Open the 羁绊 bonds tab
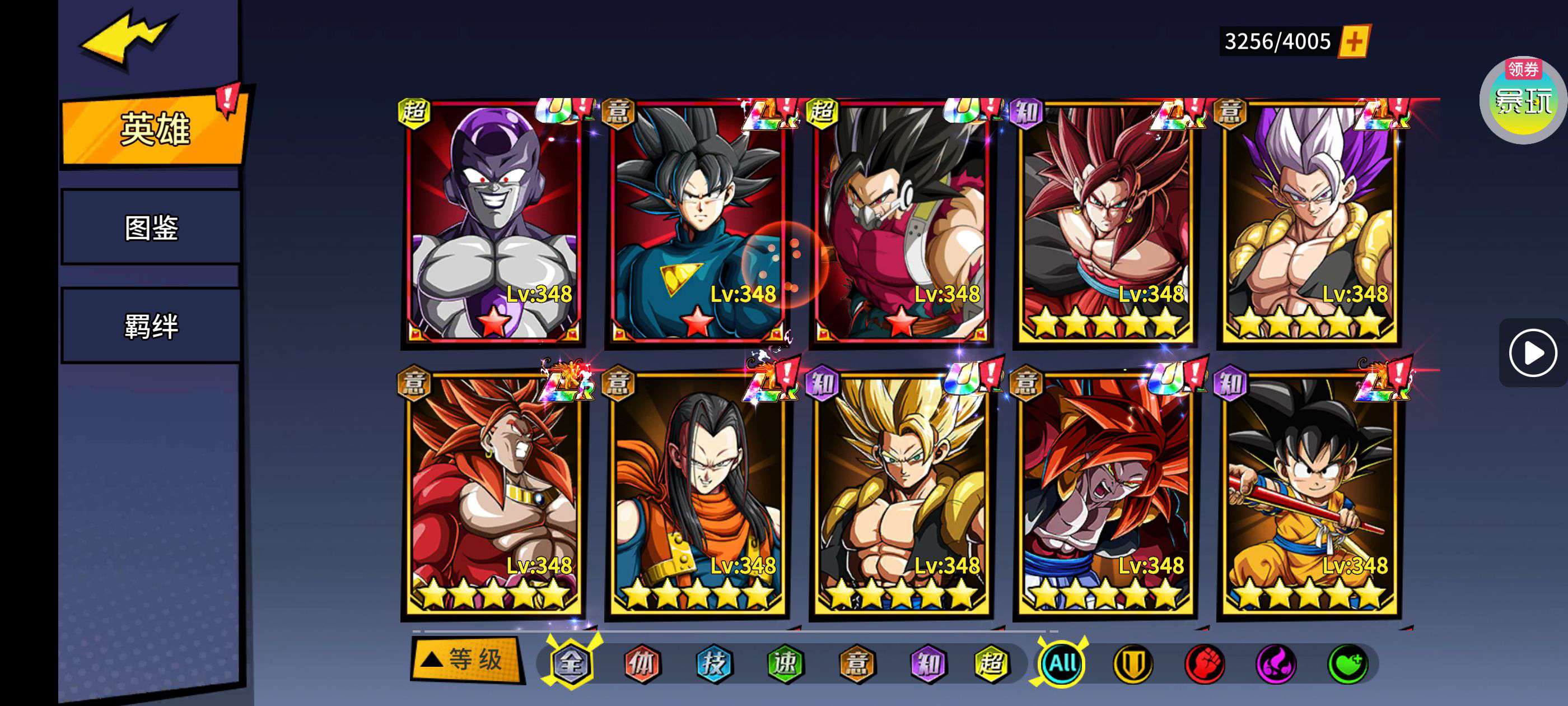 151,326
